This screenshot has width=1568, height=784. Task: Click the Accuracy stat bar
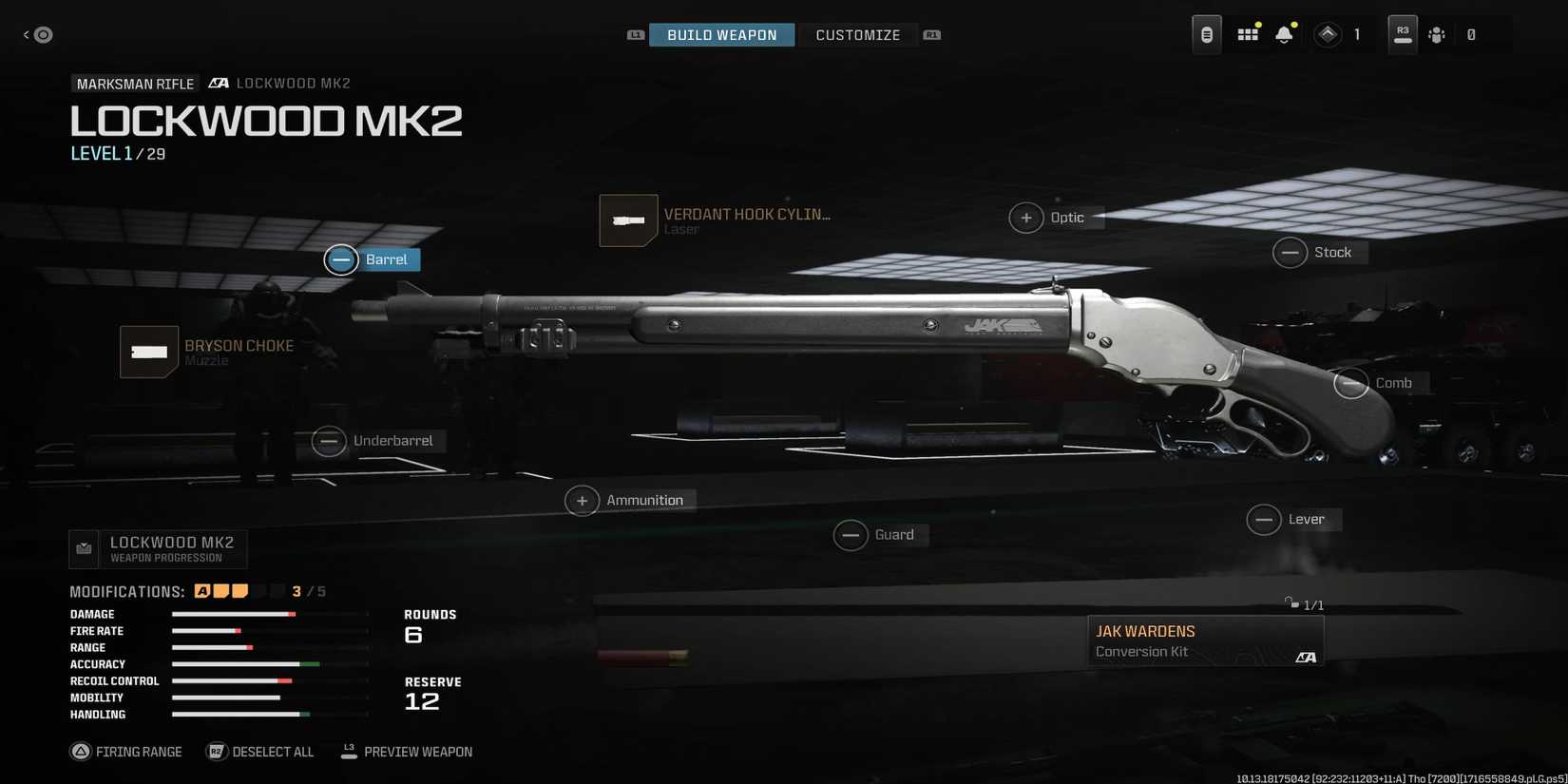tap(269, 664)
